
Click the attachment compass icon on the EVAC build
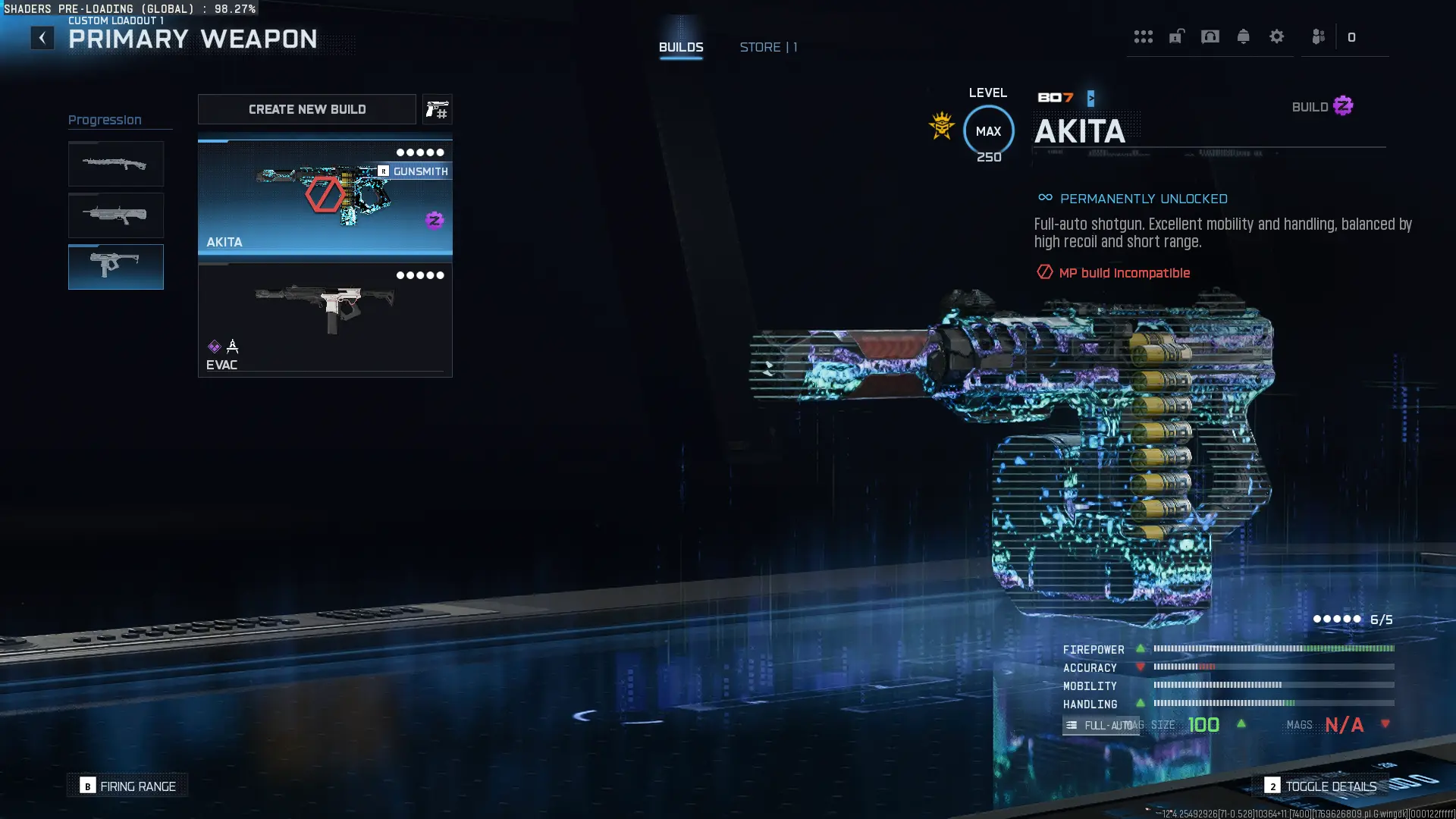coord(232,346)
